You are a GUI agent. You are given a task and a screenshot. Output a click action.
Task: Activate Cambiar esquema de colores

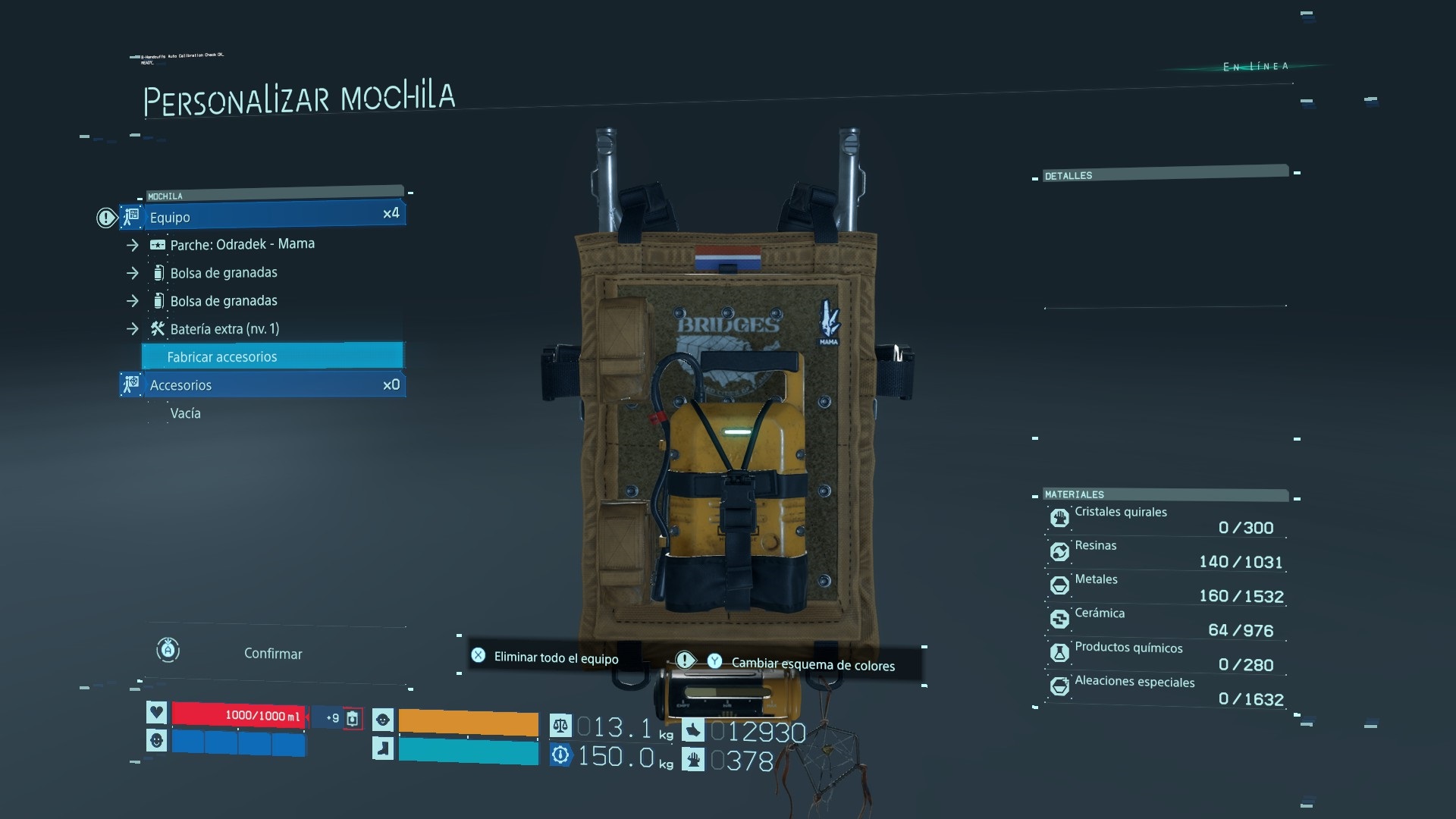click(812, 665)
